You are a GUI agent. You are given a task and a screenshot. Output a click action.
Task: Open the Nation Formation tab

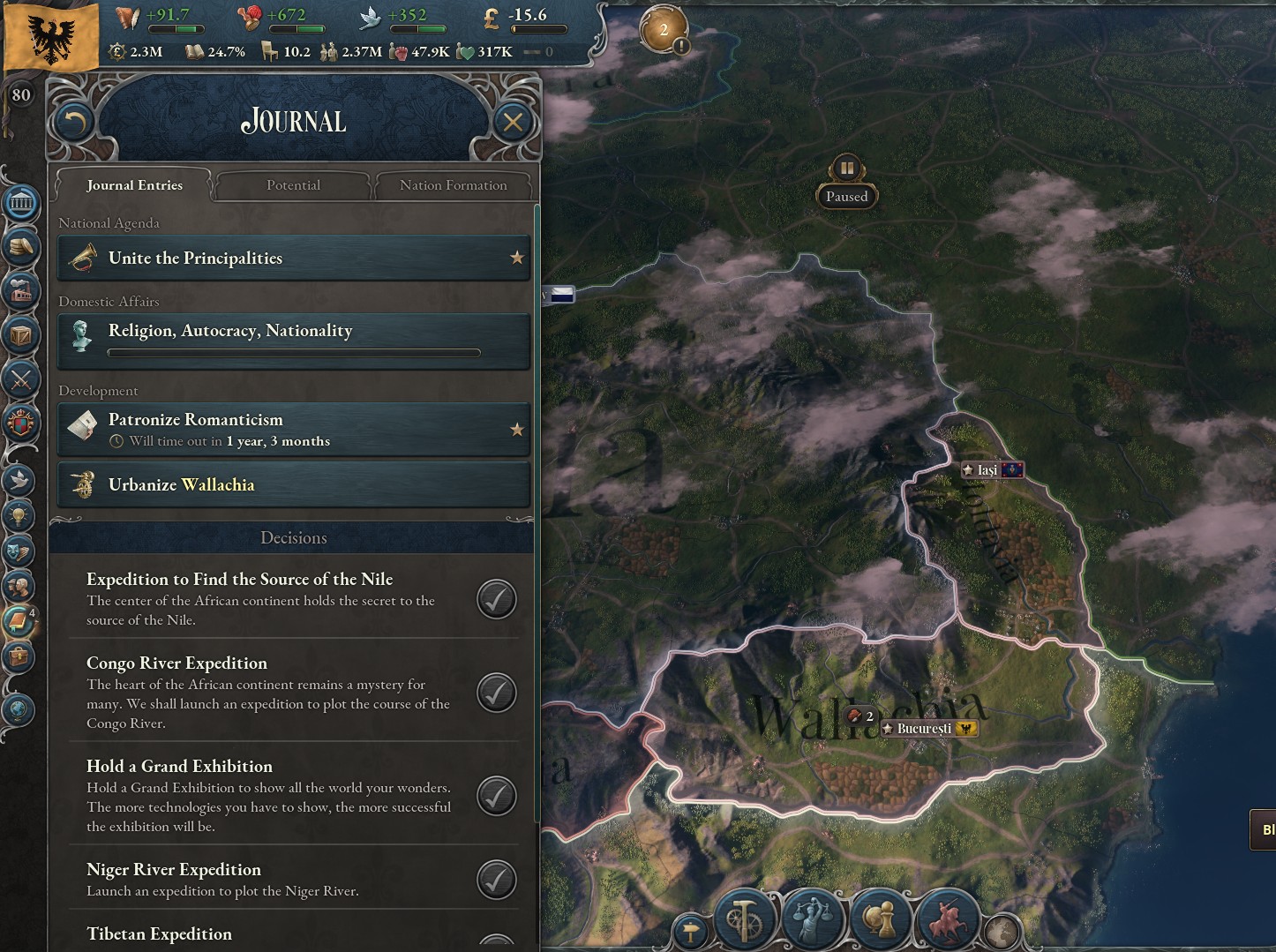tap(454, 185)
